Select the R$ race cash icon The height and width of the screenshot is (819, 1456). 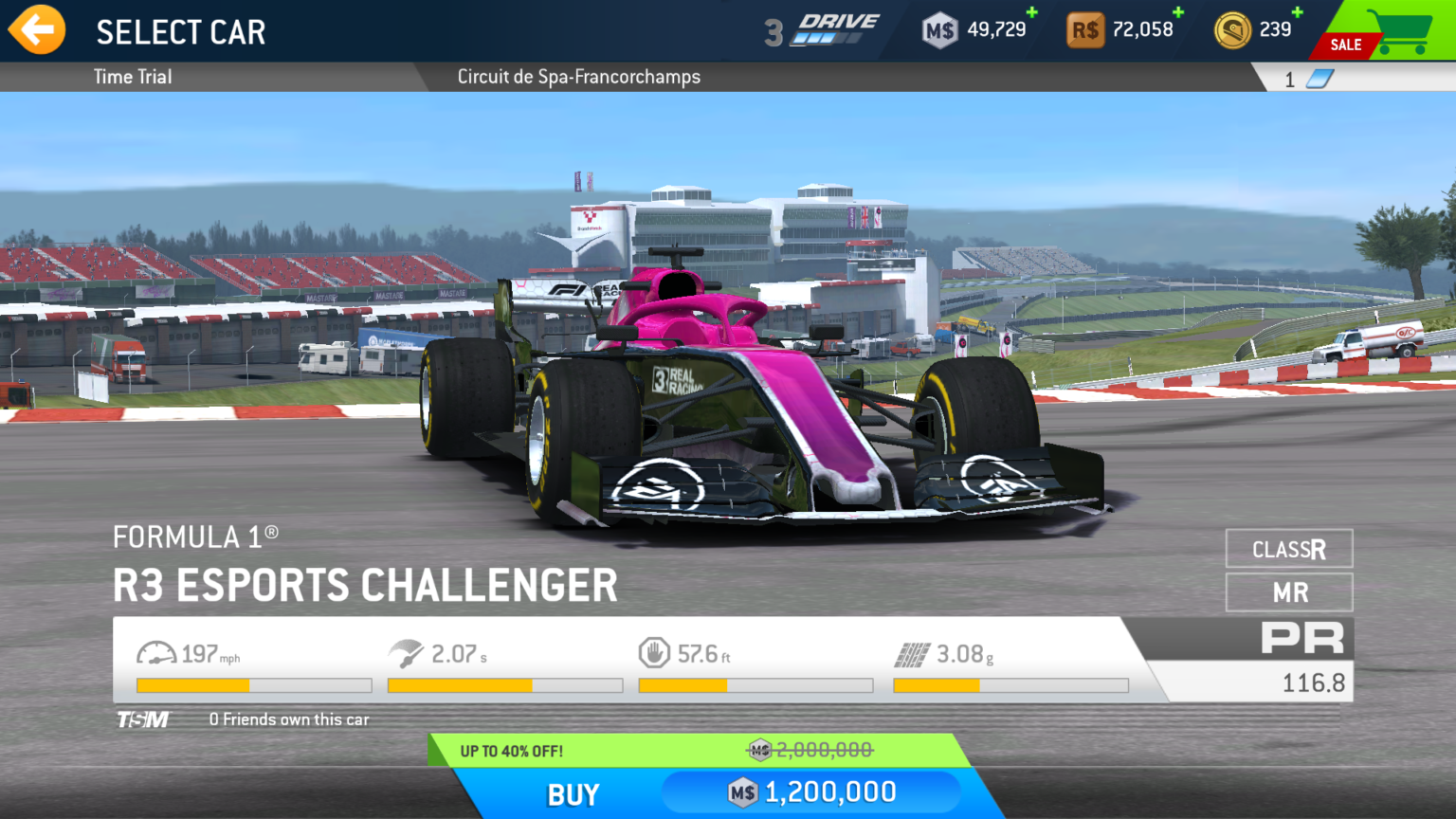click(1086, 28)
